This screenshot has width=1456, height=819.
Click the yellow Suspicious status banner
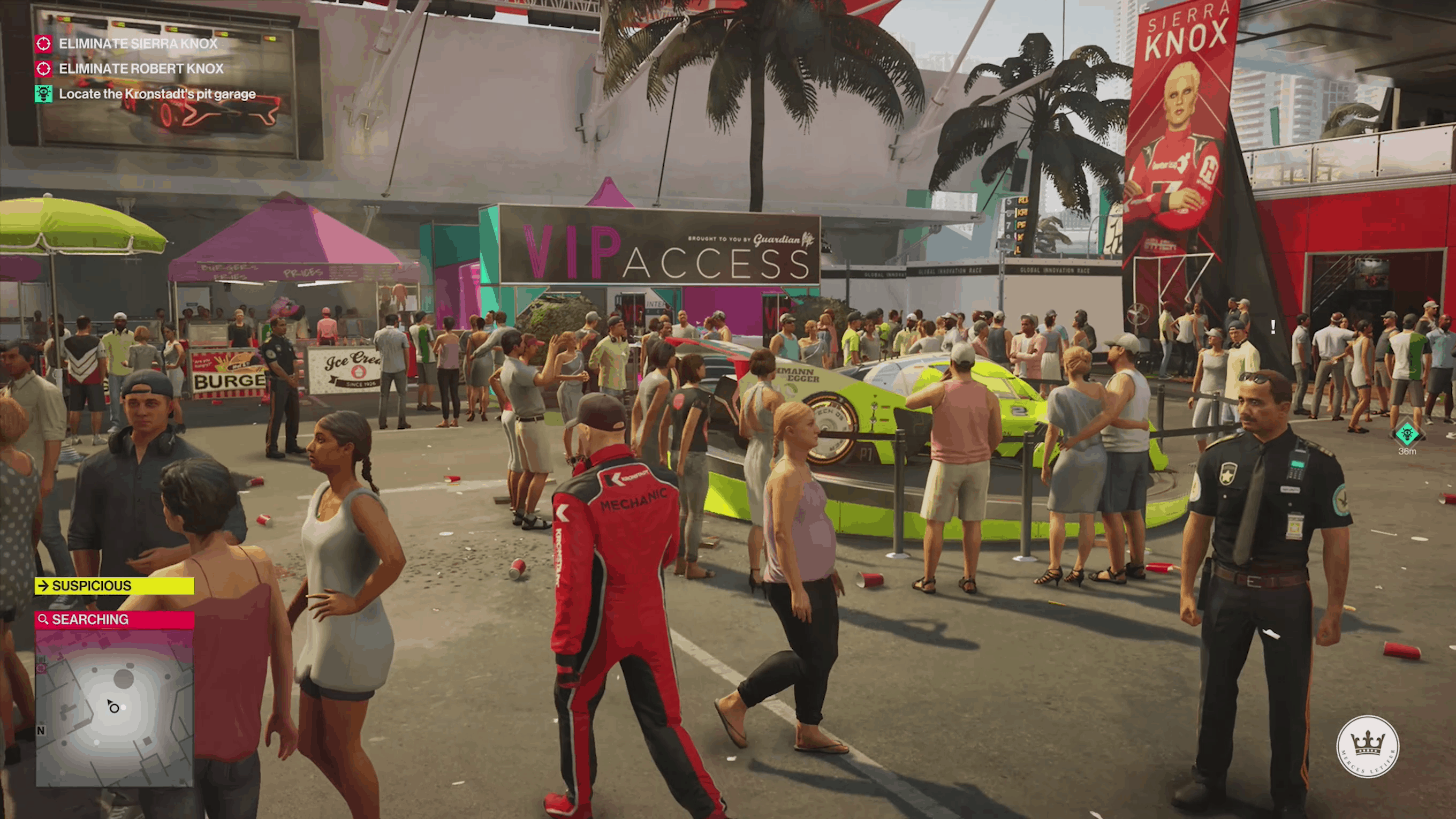click(x=115, y=586)
